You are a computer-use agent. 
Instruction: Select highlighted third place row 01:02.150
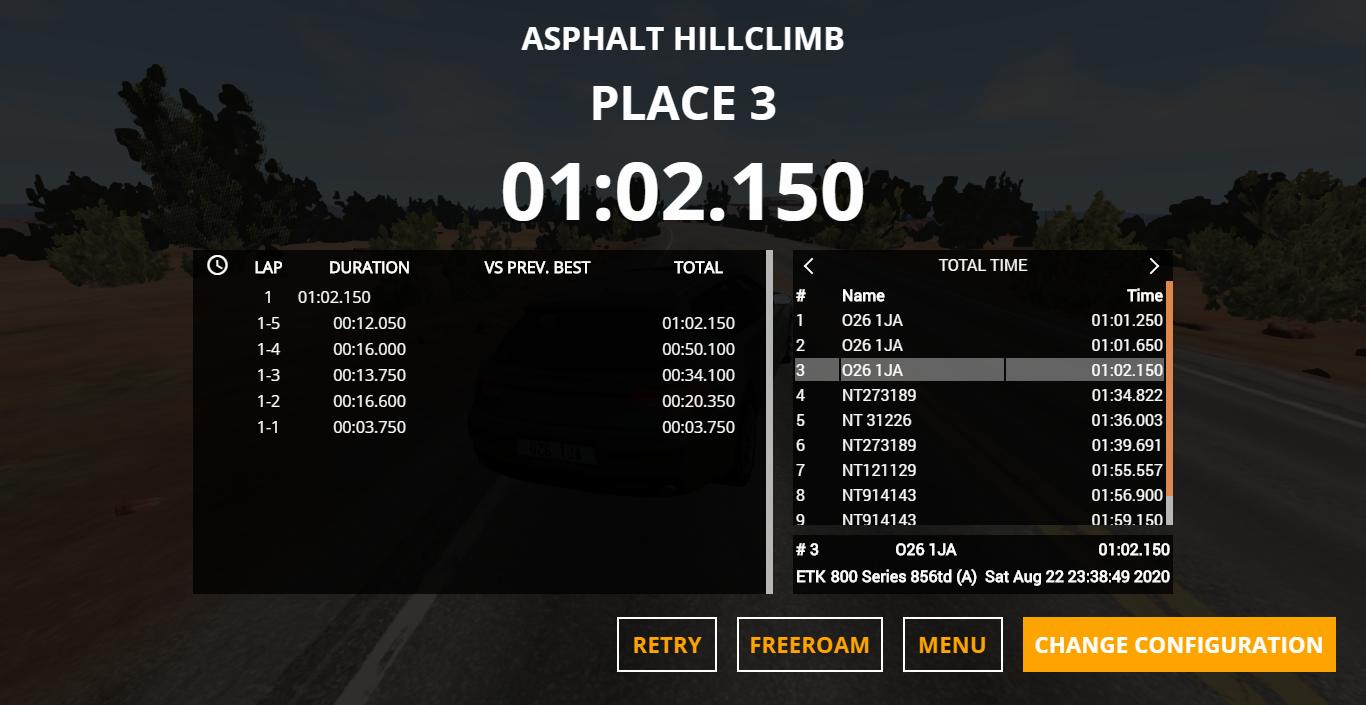click(x=980, y=370)
